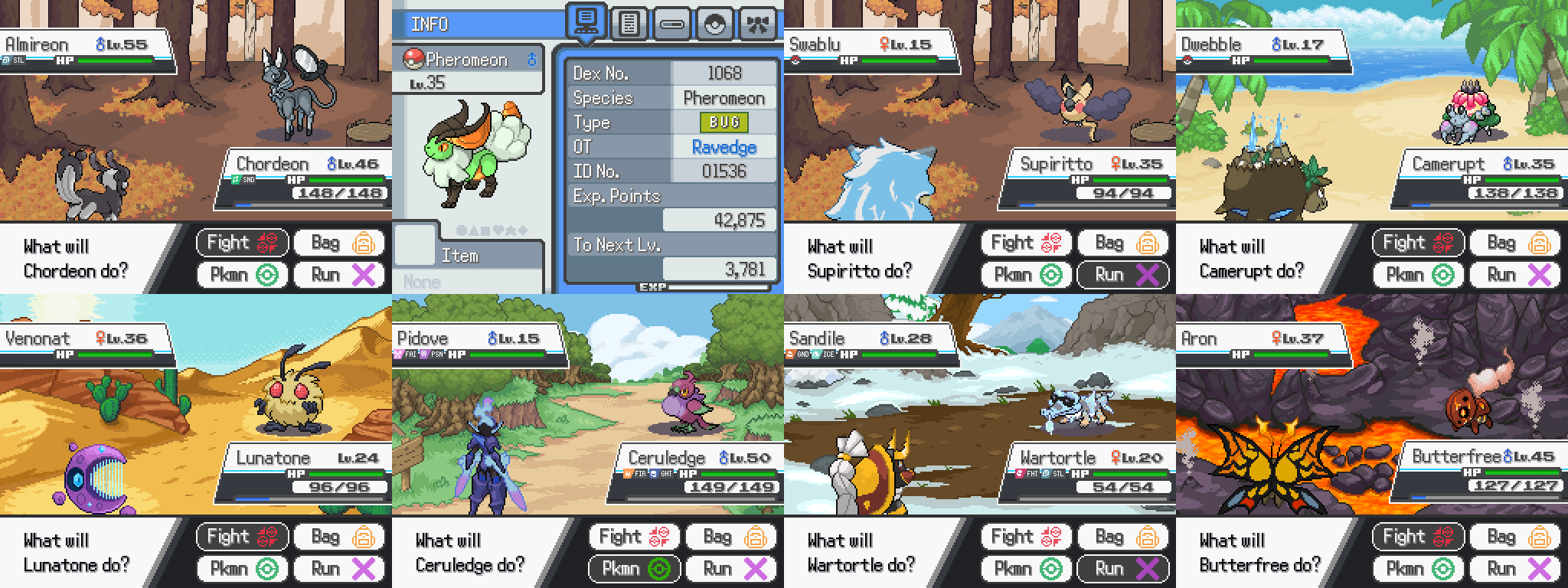Choose Fight in Camerupt's battle menu
Screen dimensions: 1568x588
pos(1418,243)
